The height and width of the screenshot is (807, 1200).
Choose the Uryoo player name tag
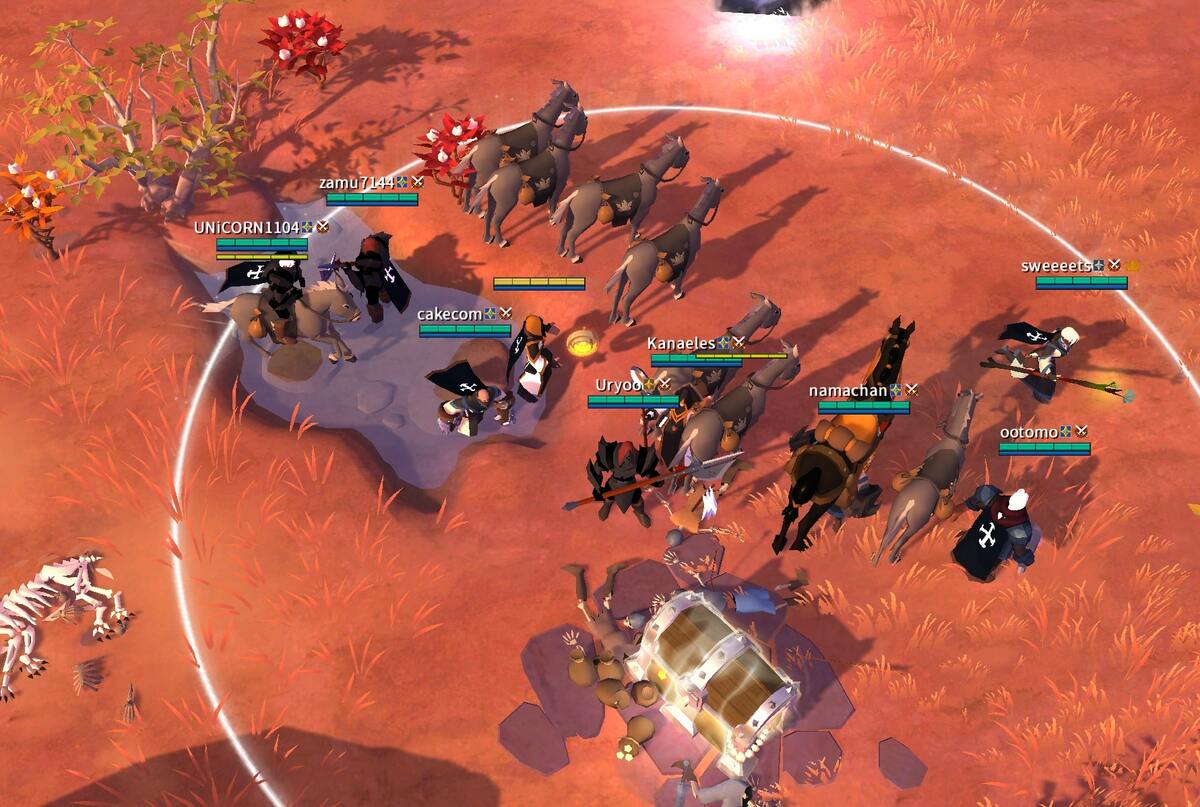[x=617, y=385]
